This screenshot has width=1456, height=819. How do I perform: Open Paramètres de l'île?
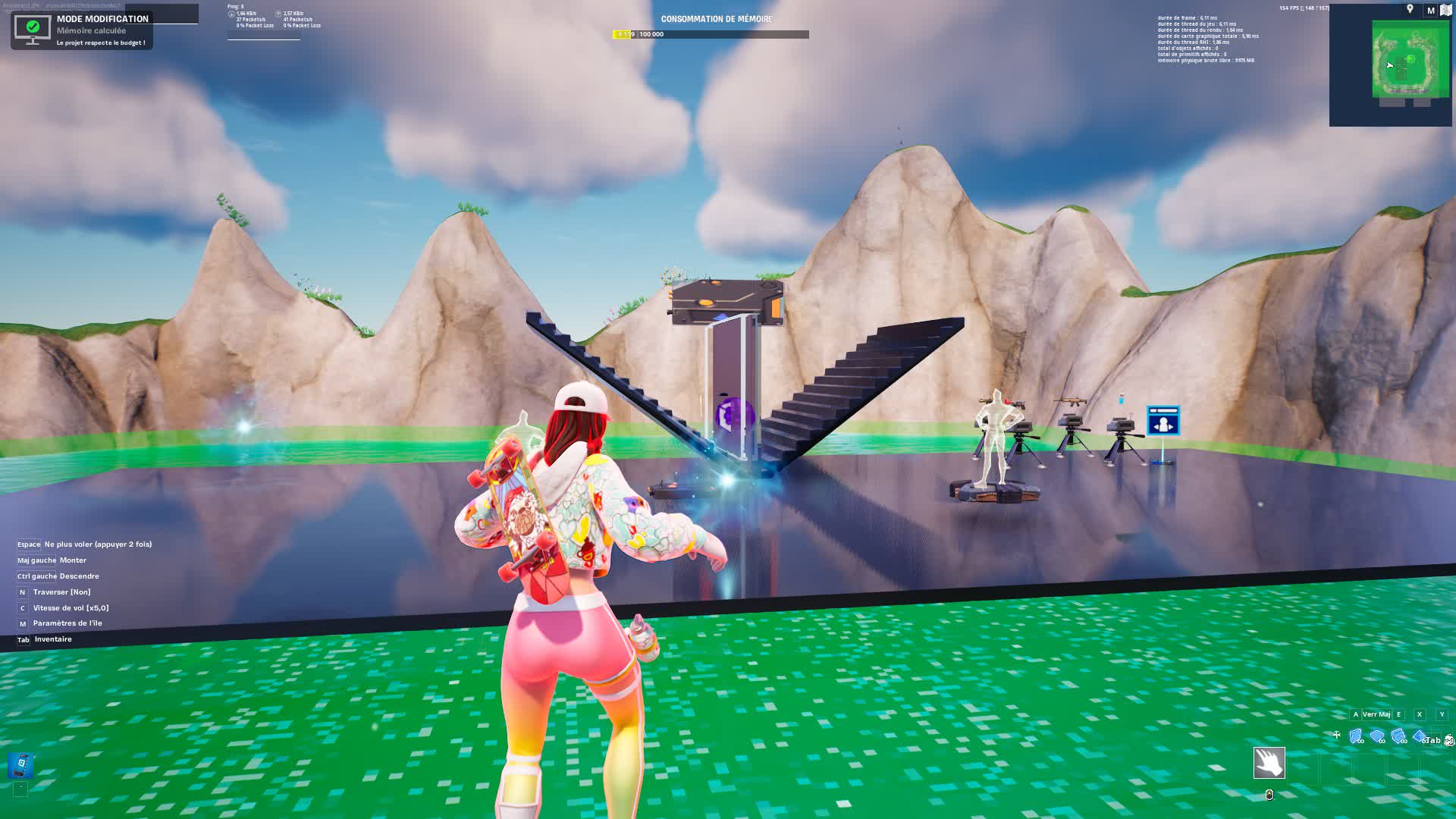point(67,623)
